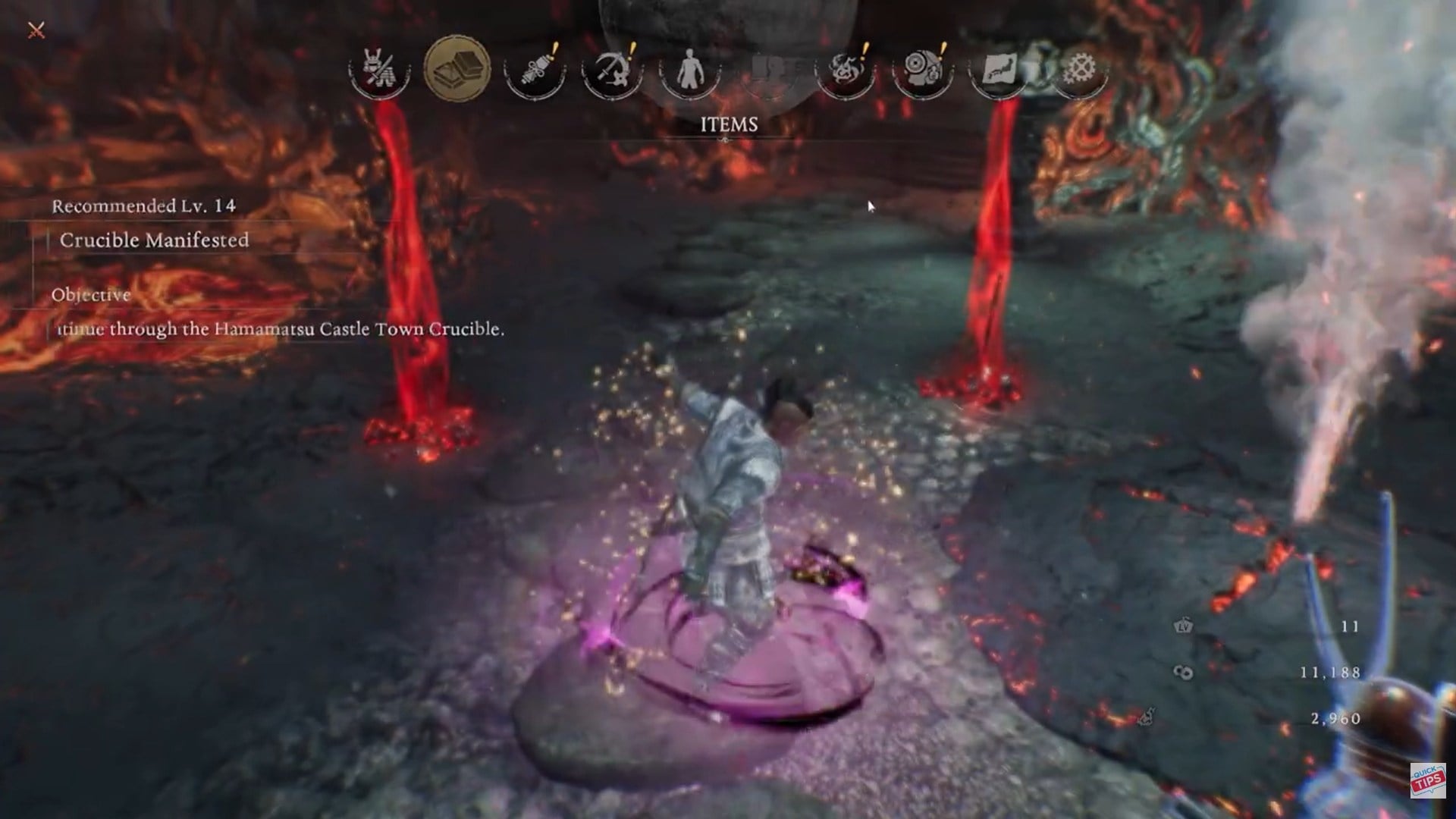Image resolution: width=1456 pixels, height=819 pixels.
Task: Click the coins icon beside 11,188
Action: [x=1183, y=672]
